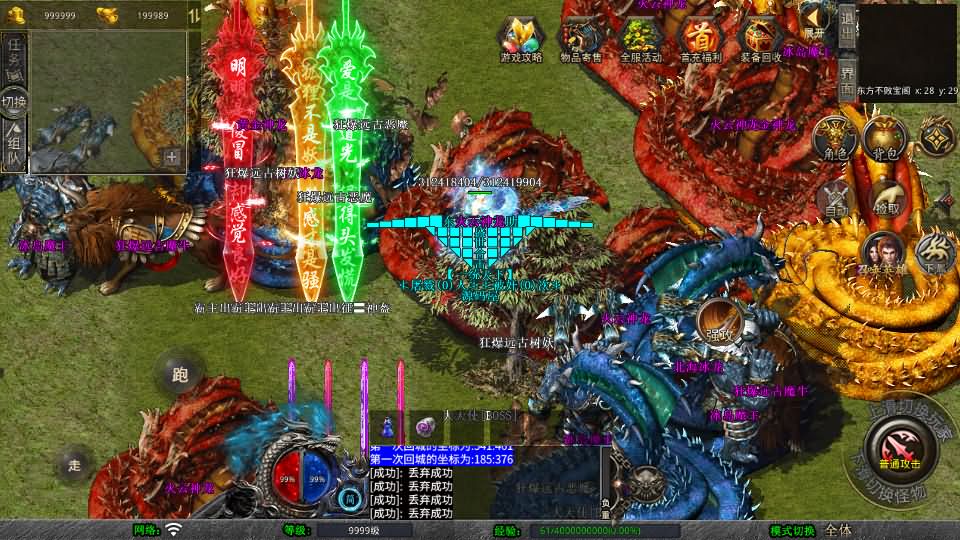
Task: Open the 全服活动 server events icon
Action: pyautogui.click(x=641, y=39)
